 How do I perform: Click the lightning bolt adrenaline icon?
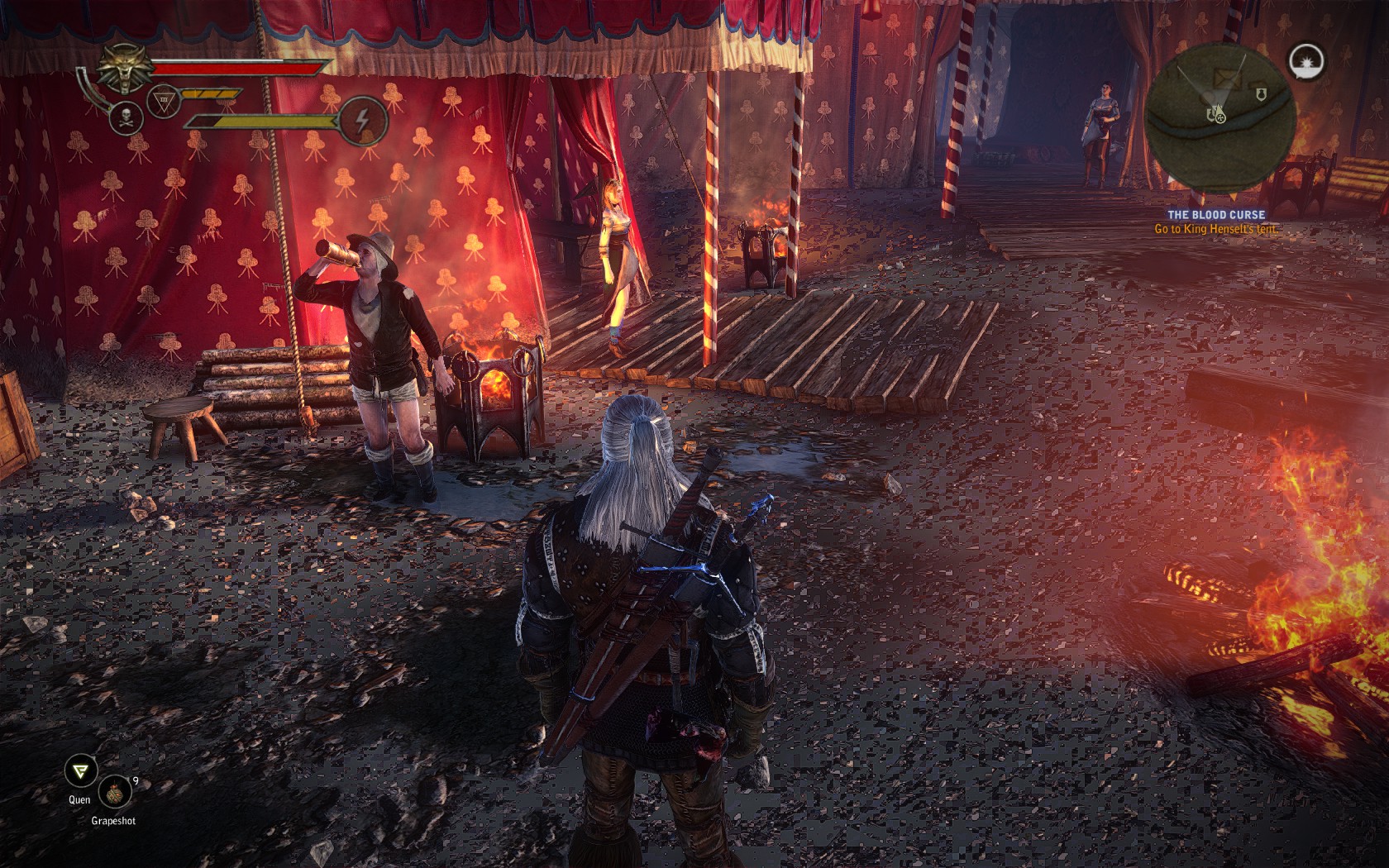pyautogui.click(x=364, y=120)
